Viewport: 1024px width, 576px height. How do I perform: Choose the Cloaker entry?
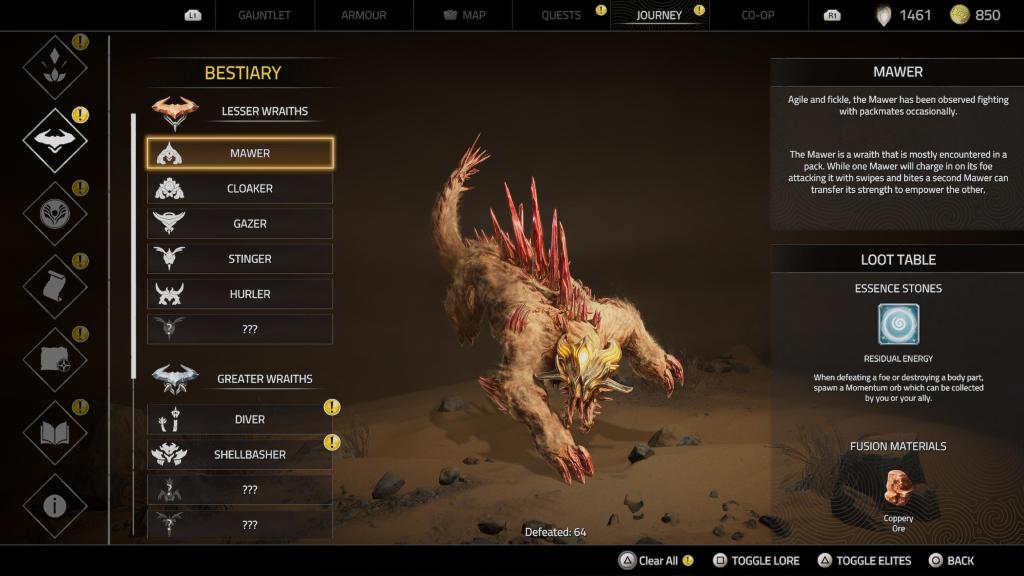pyautogui.click(x=240, y=188)
